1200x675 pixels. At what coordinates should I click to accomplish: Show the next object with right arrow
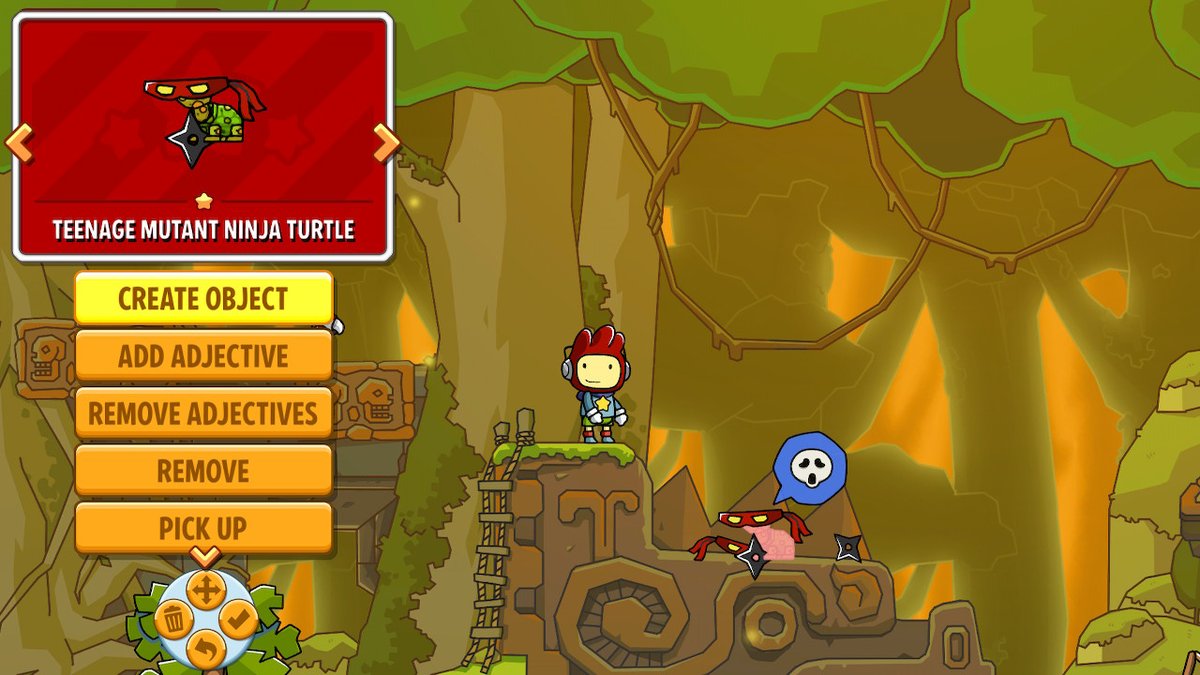point(386,144)
